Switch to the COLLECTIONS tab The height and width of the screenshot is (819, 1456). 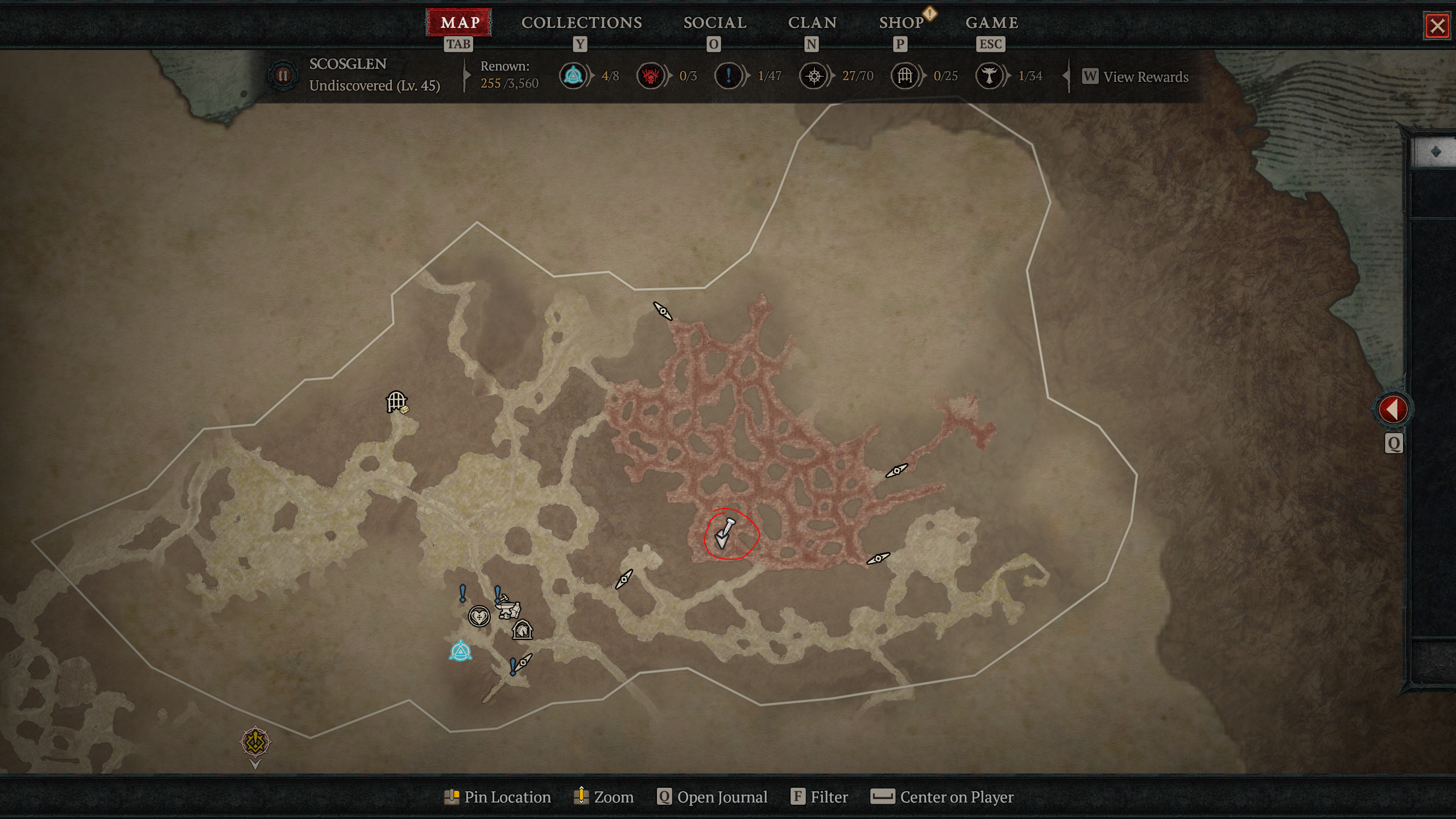tap(581, 23)
